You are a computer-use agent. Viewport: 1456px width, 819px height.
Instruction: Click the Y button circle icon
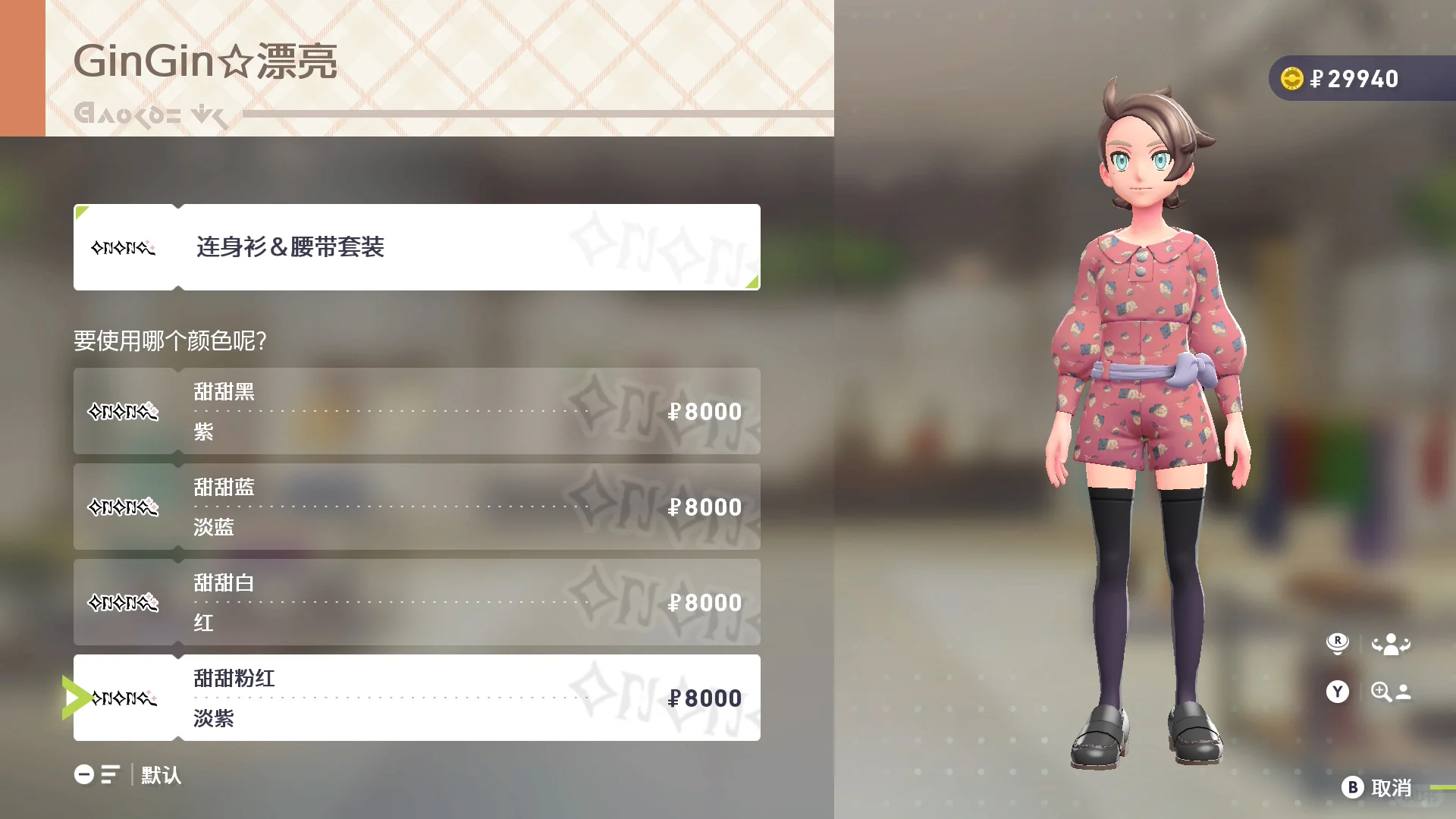coord(1338,692)
